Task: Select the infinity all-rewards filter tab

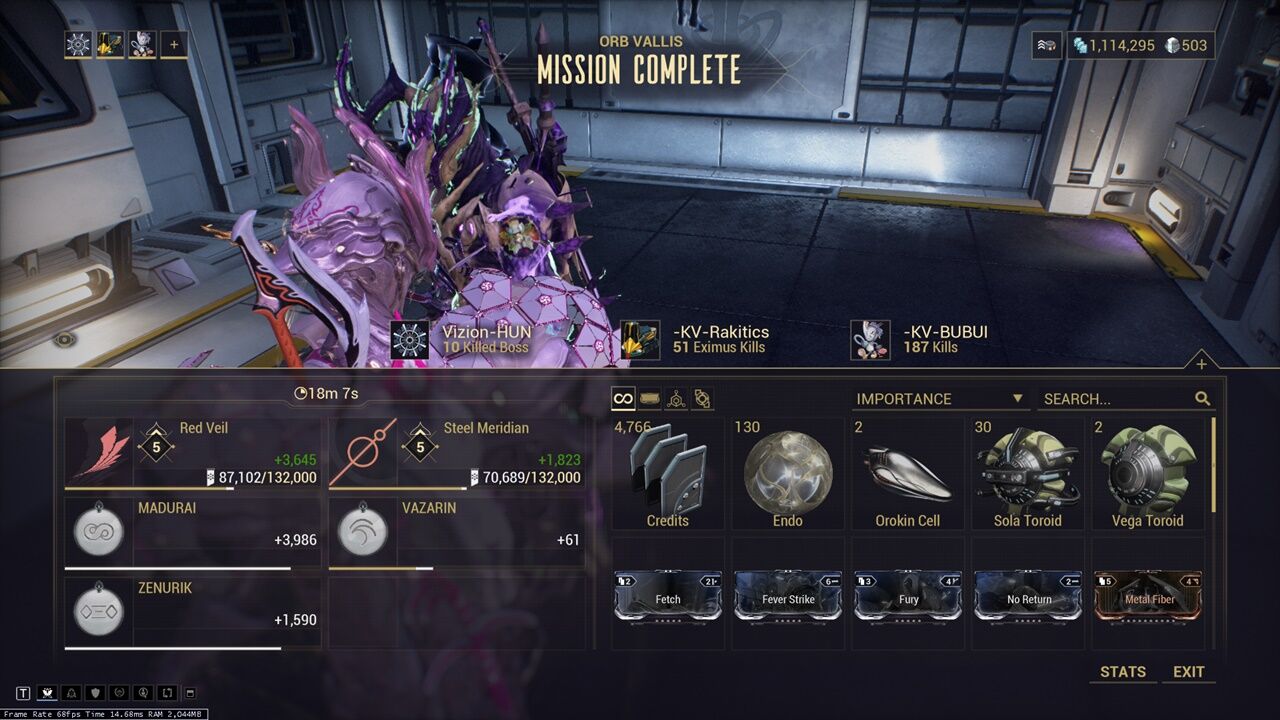Action: click(623, 399)
